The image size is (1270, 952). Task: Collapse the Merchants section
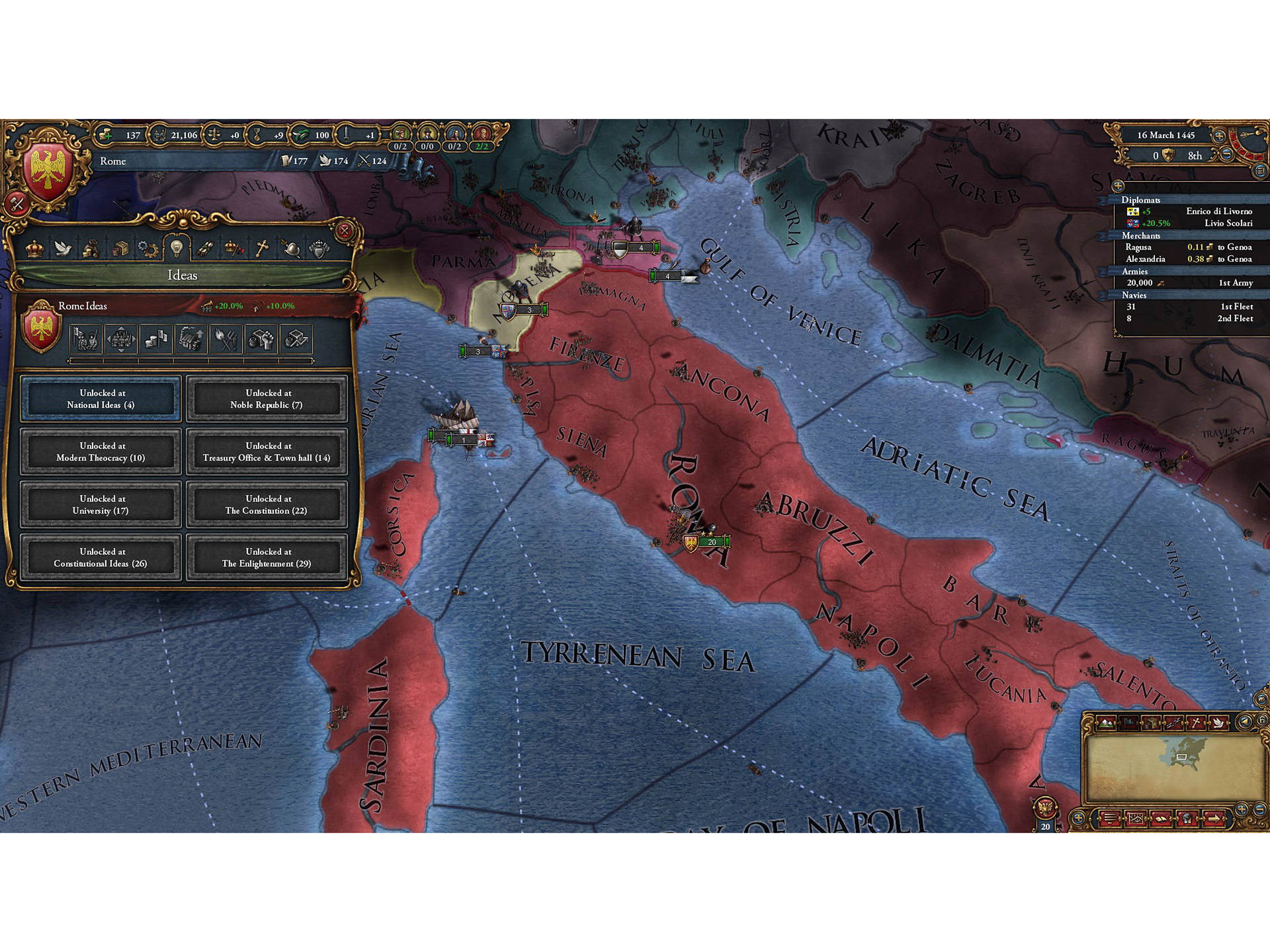(x=1143, y=237)
